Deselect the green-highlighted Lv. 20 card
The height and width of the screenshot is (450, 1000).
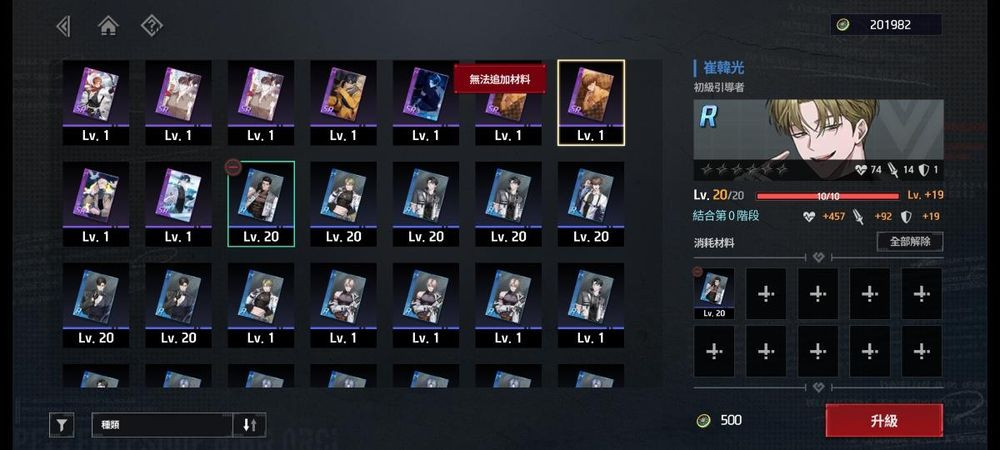tap(260, 205)
